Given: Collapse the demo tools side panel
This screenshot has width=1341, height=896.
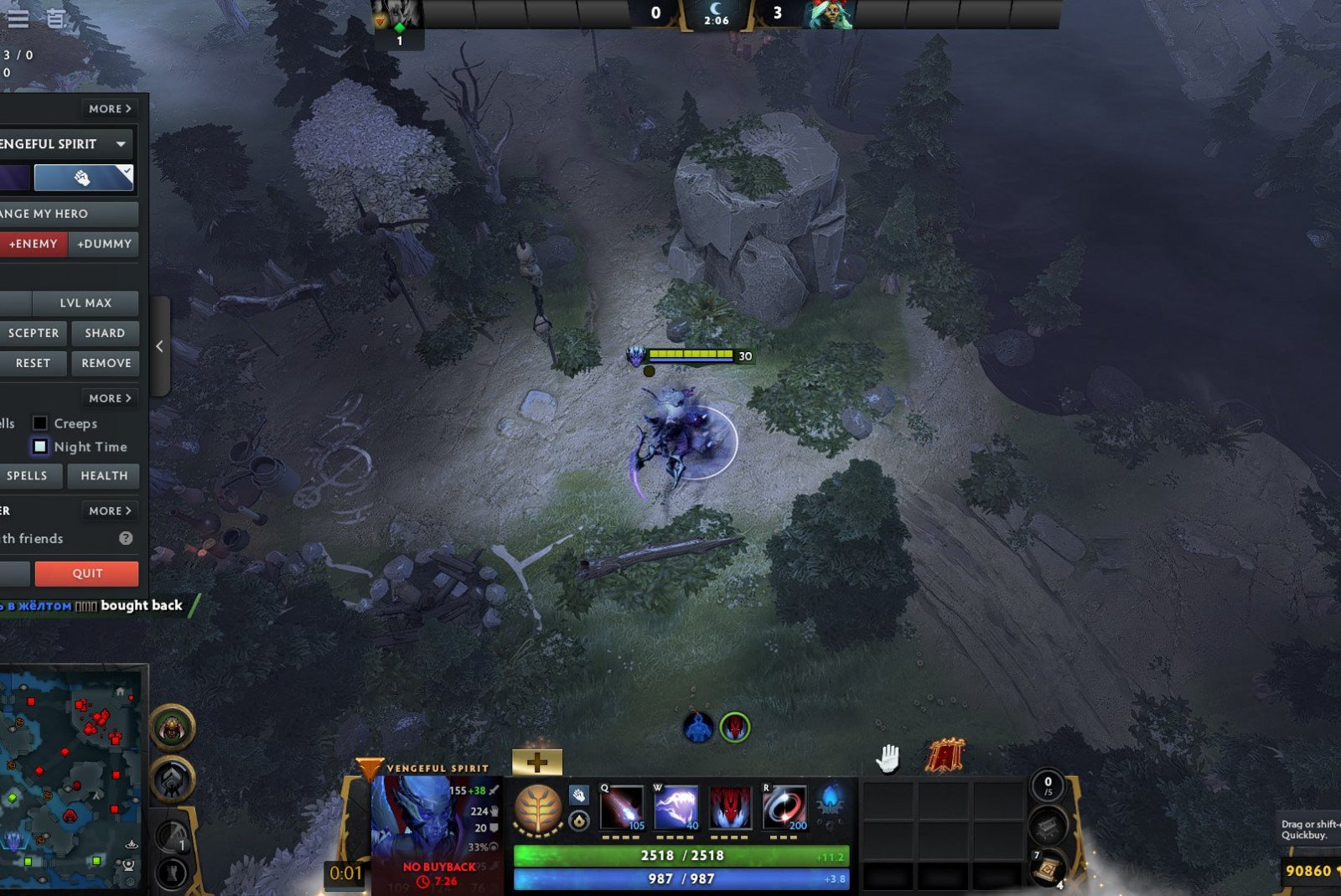Looking at the screenshot, I should coord(159,346).
